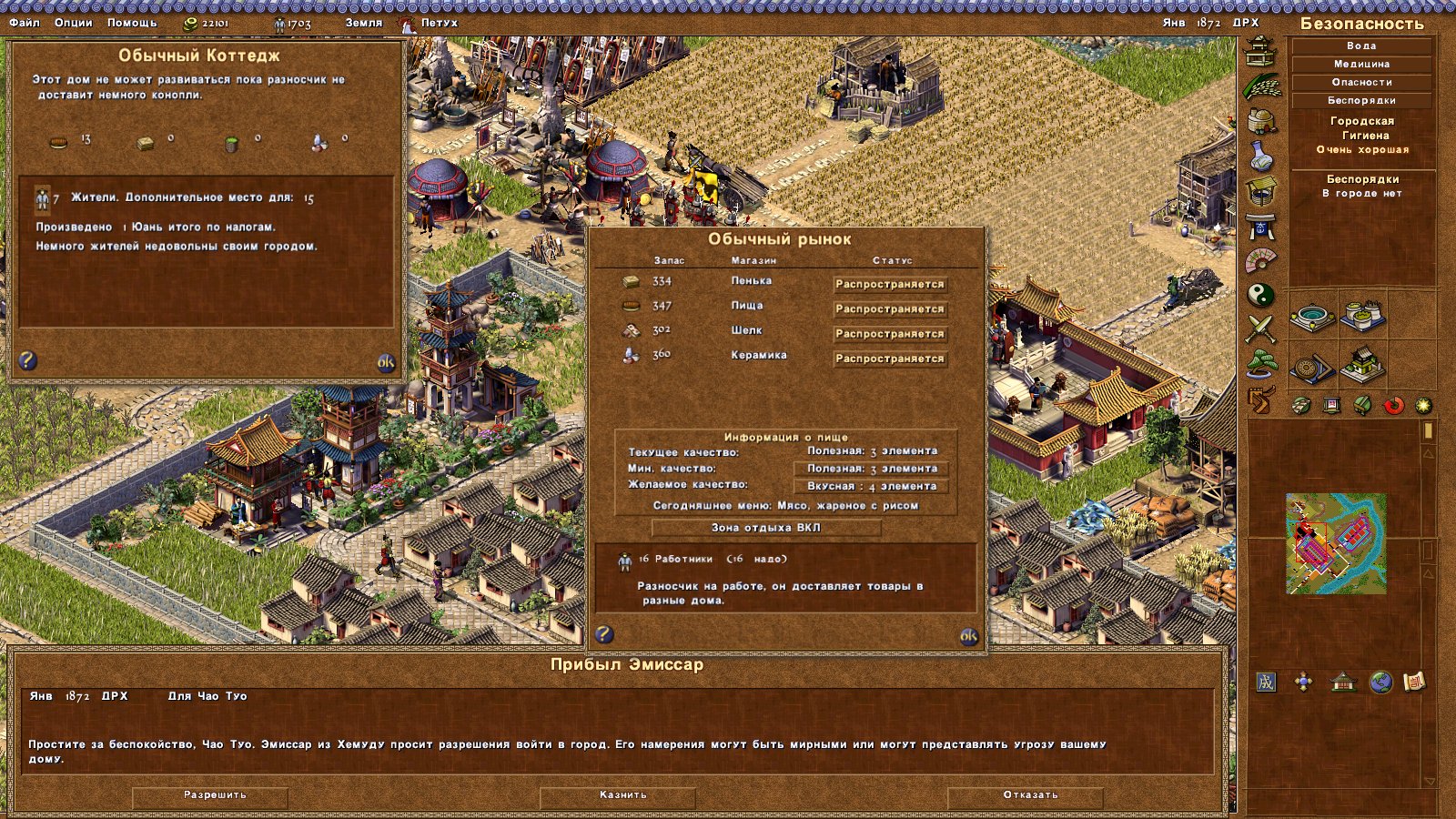Open the world map globe icon
1456x819 pixels.
[1380, 682]
